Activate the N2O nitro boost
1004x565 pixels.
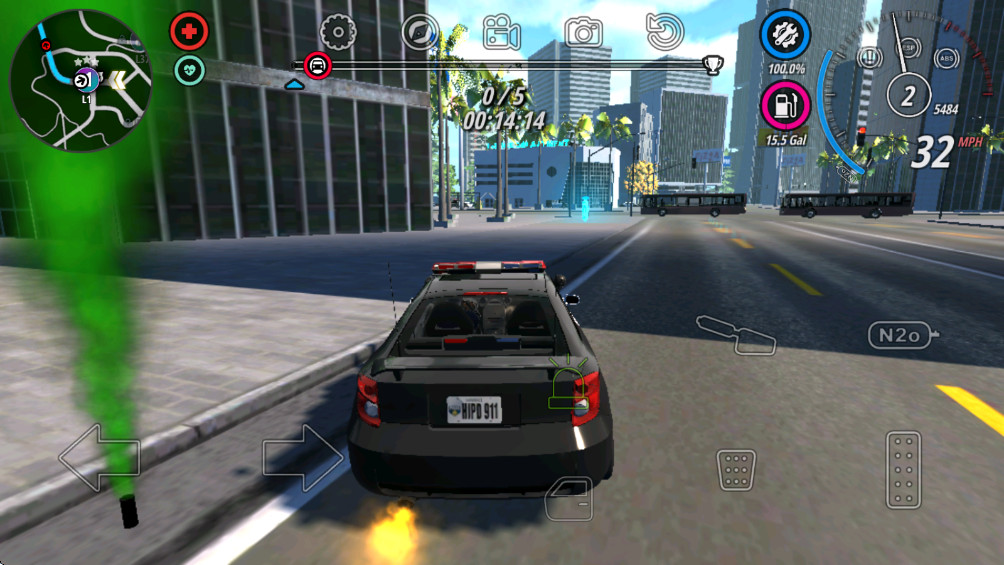[899, 335]
